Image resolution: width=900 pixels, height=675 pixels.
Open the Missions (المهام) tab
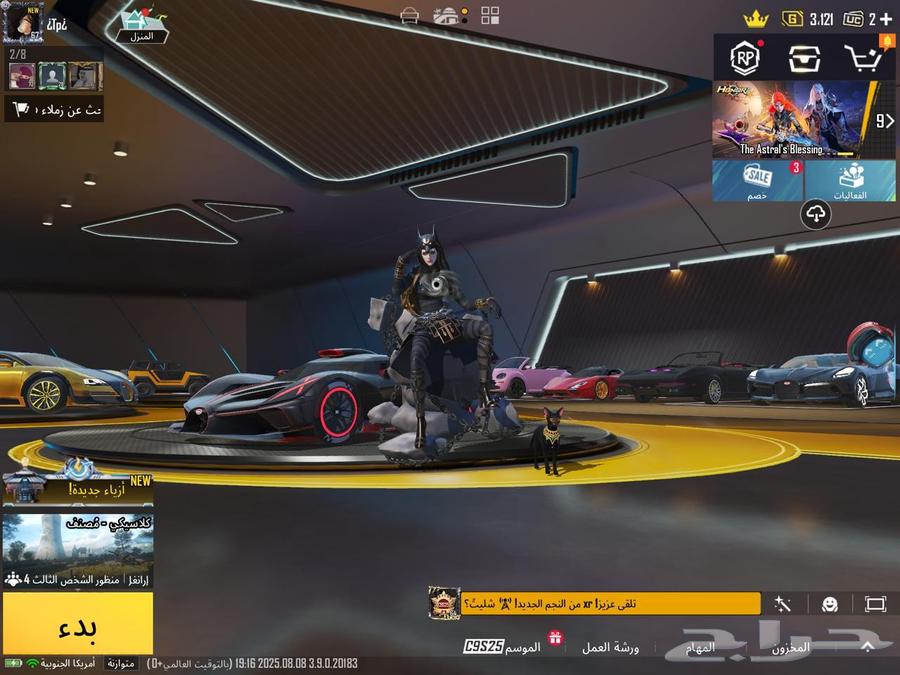click(701, 647)
